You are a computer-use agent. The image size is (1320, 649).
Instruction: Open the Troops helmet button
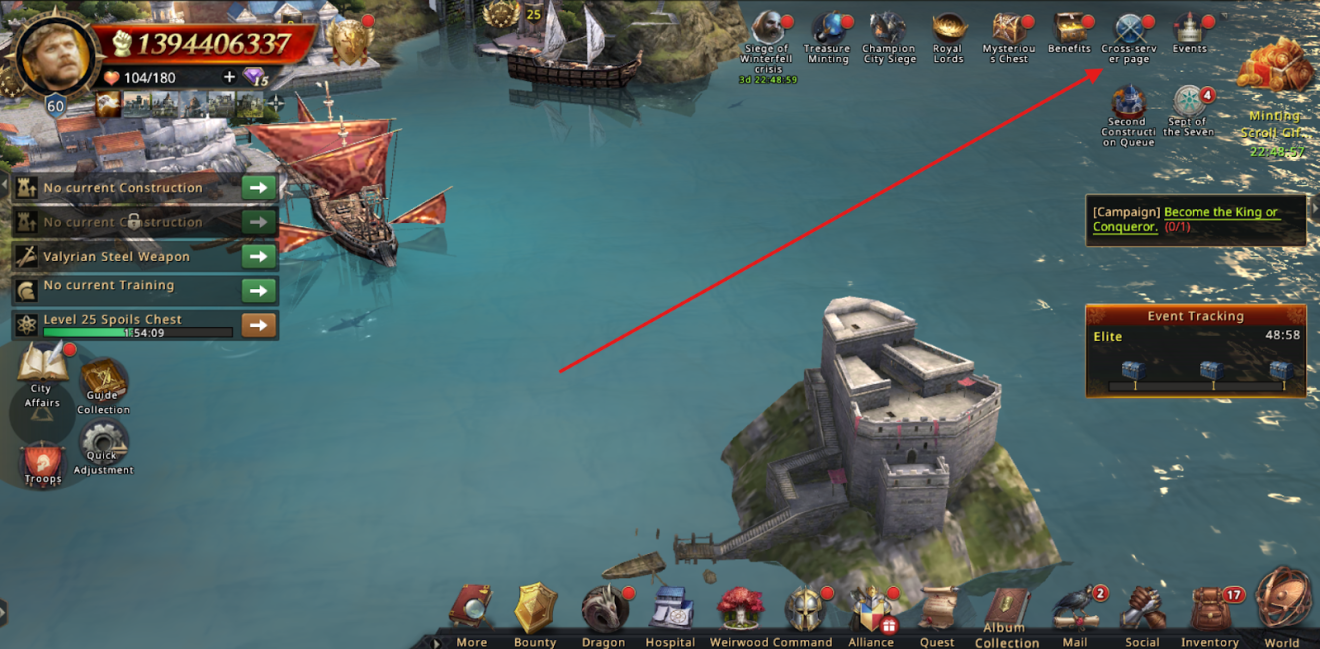click(43, 462)
